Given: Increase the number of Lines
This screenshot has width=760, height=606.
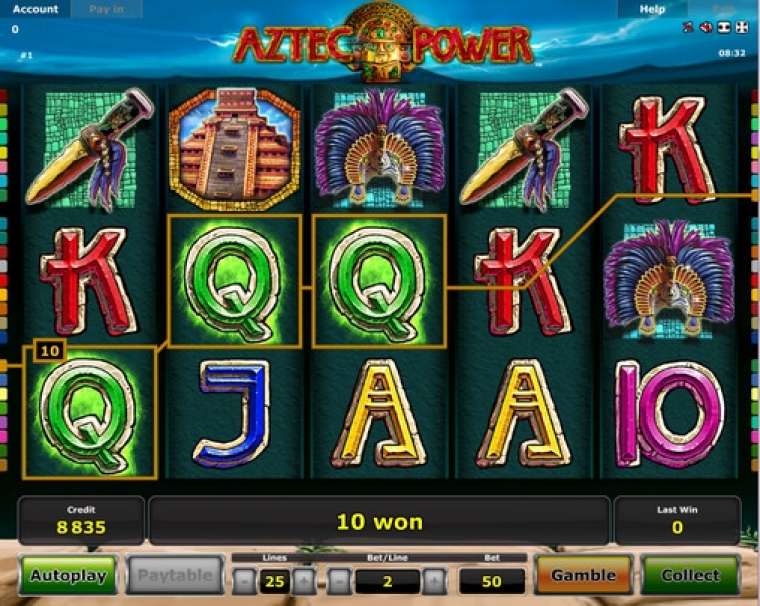Looking at the screenshot, I should click(303, 580).
